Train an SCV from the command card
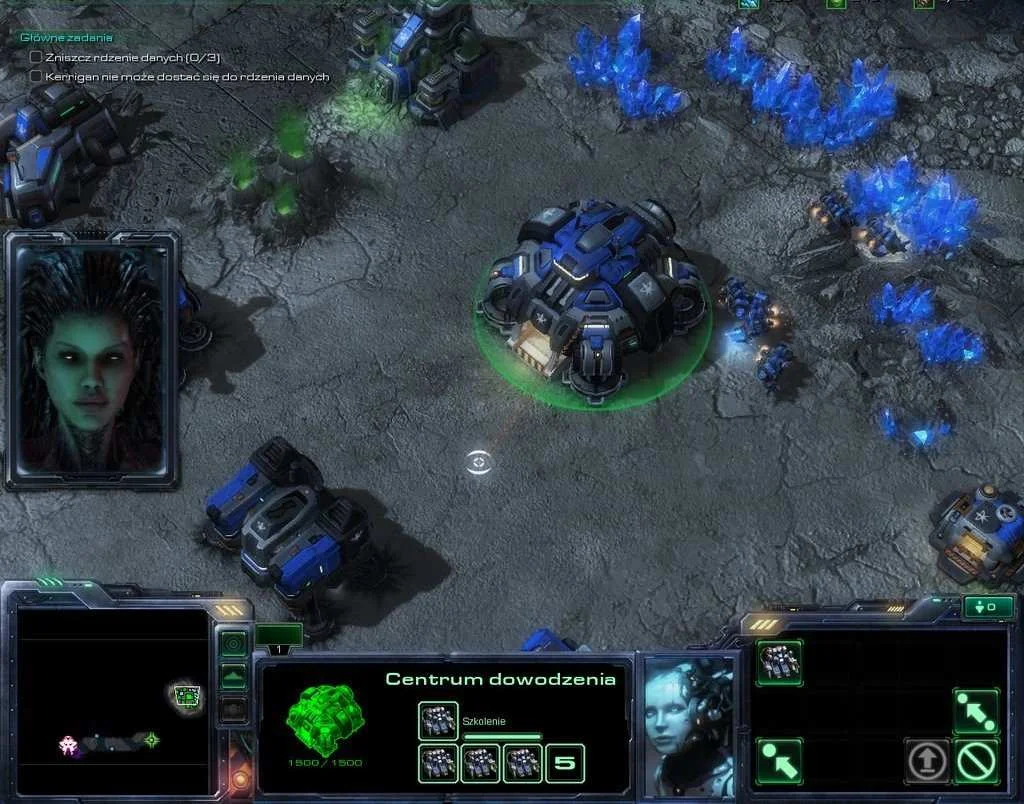The image size is (1024, 804). tap(779, 662)
